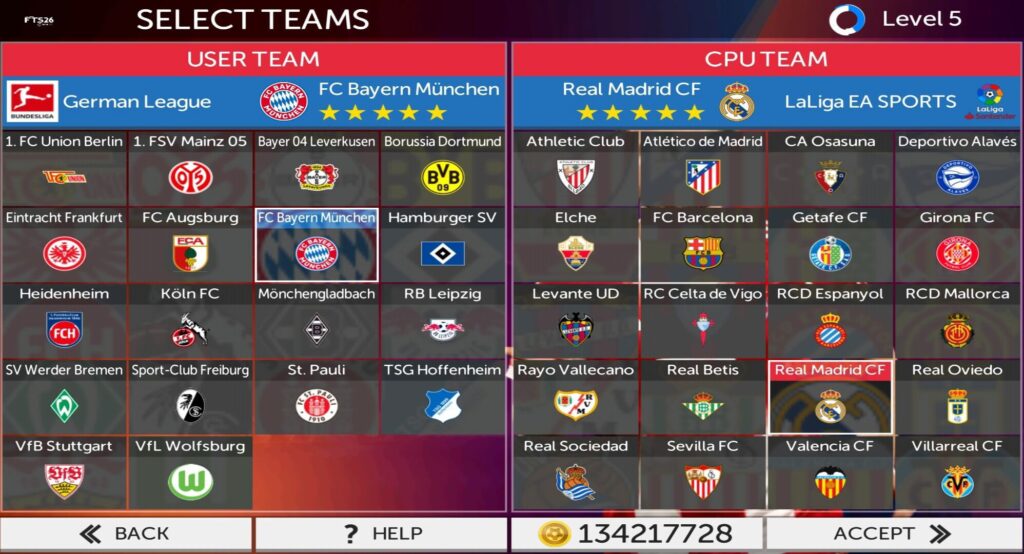The width and height of the screenshot is (1024, 554).
Task: Select Borussia Dortmund as user team
Action: (442, 168)
